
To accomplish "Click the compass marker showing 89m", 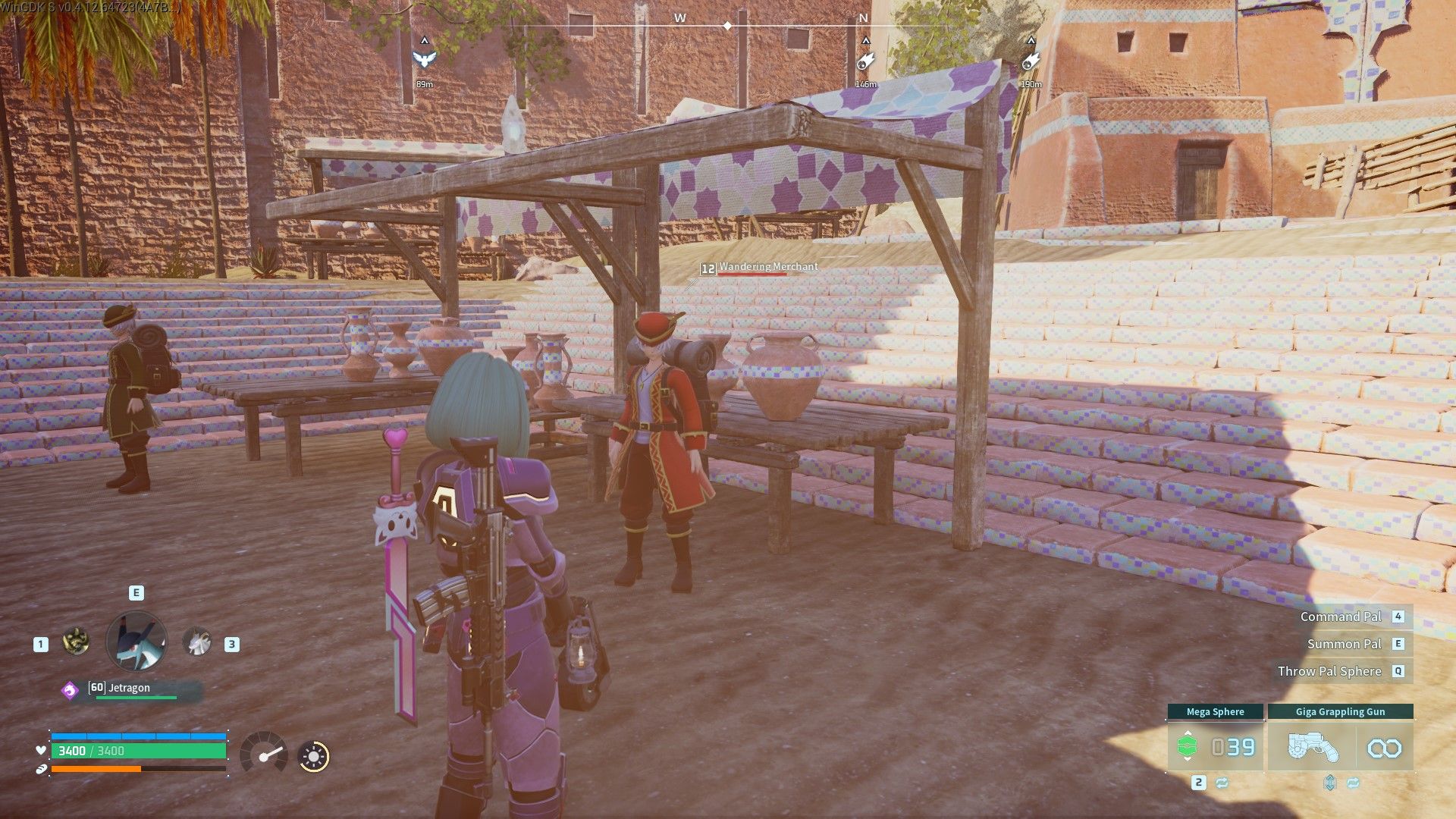I will 425,59.
